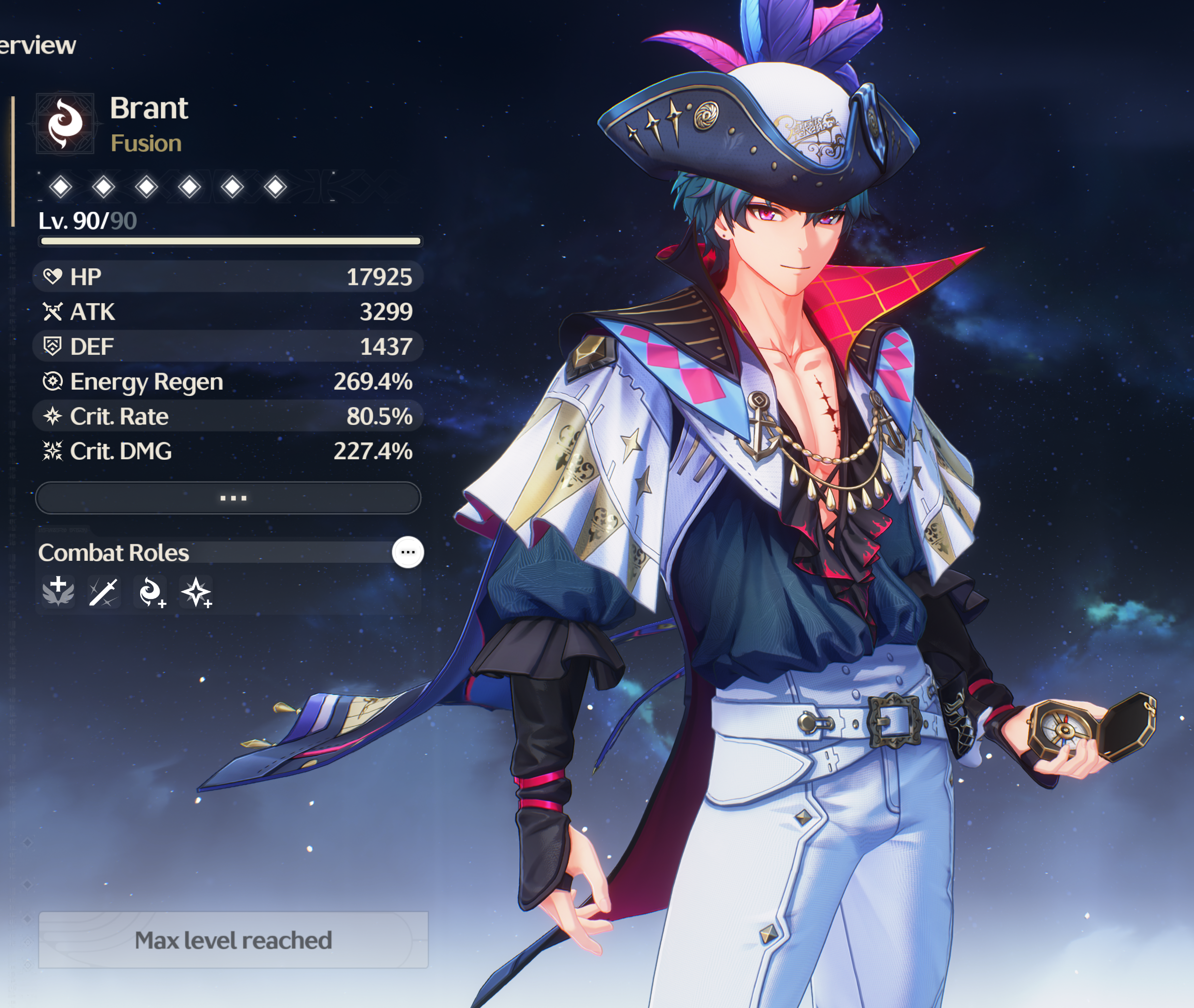Select the Energy Regen stat row
This screenshot has width=1194, height=1008.
click(227, 382)
